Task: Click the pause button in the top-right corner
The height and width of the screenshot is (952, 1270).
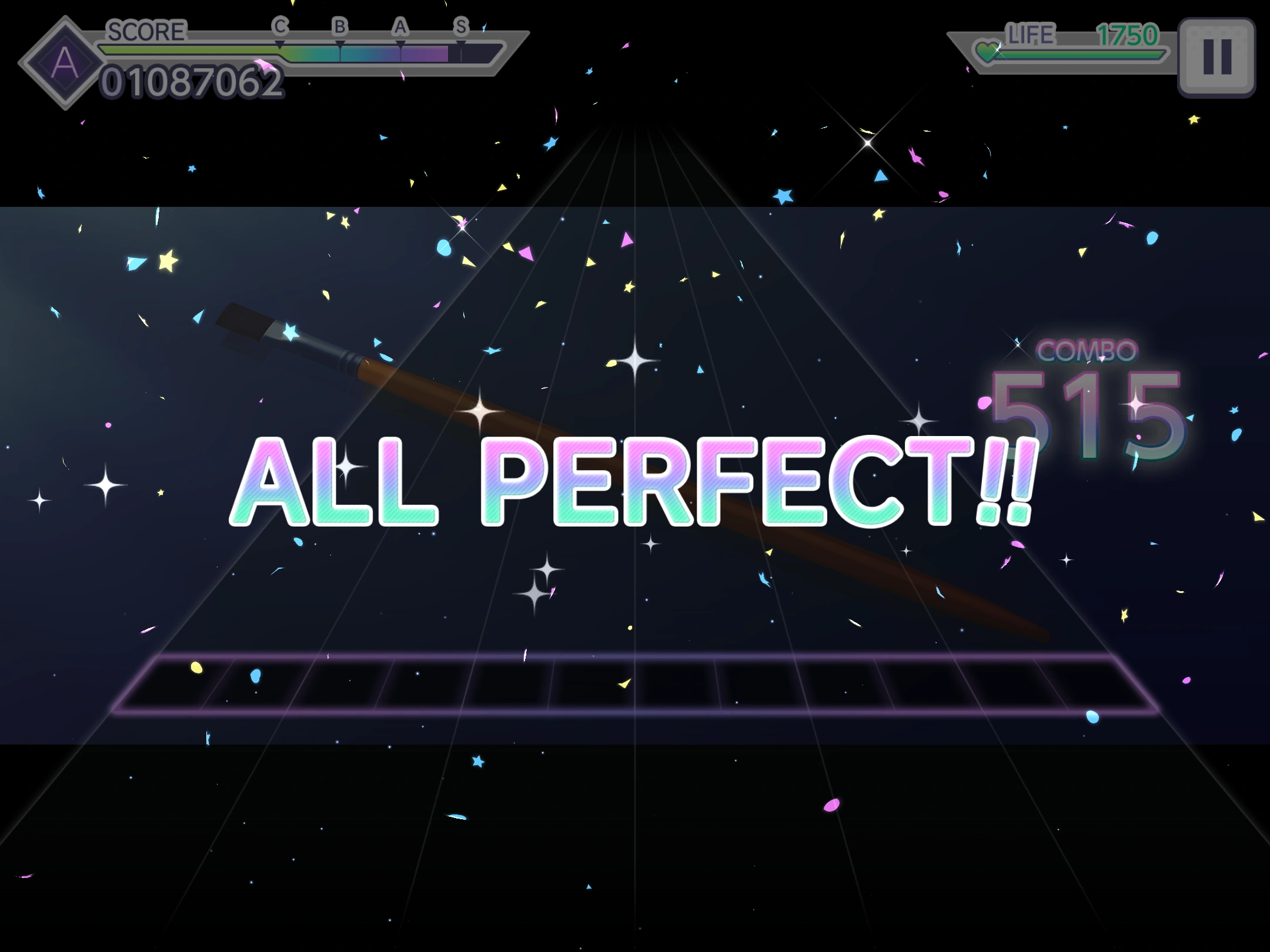Action: tap(1218, 56)
